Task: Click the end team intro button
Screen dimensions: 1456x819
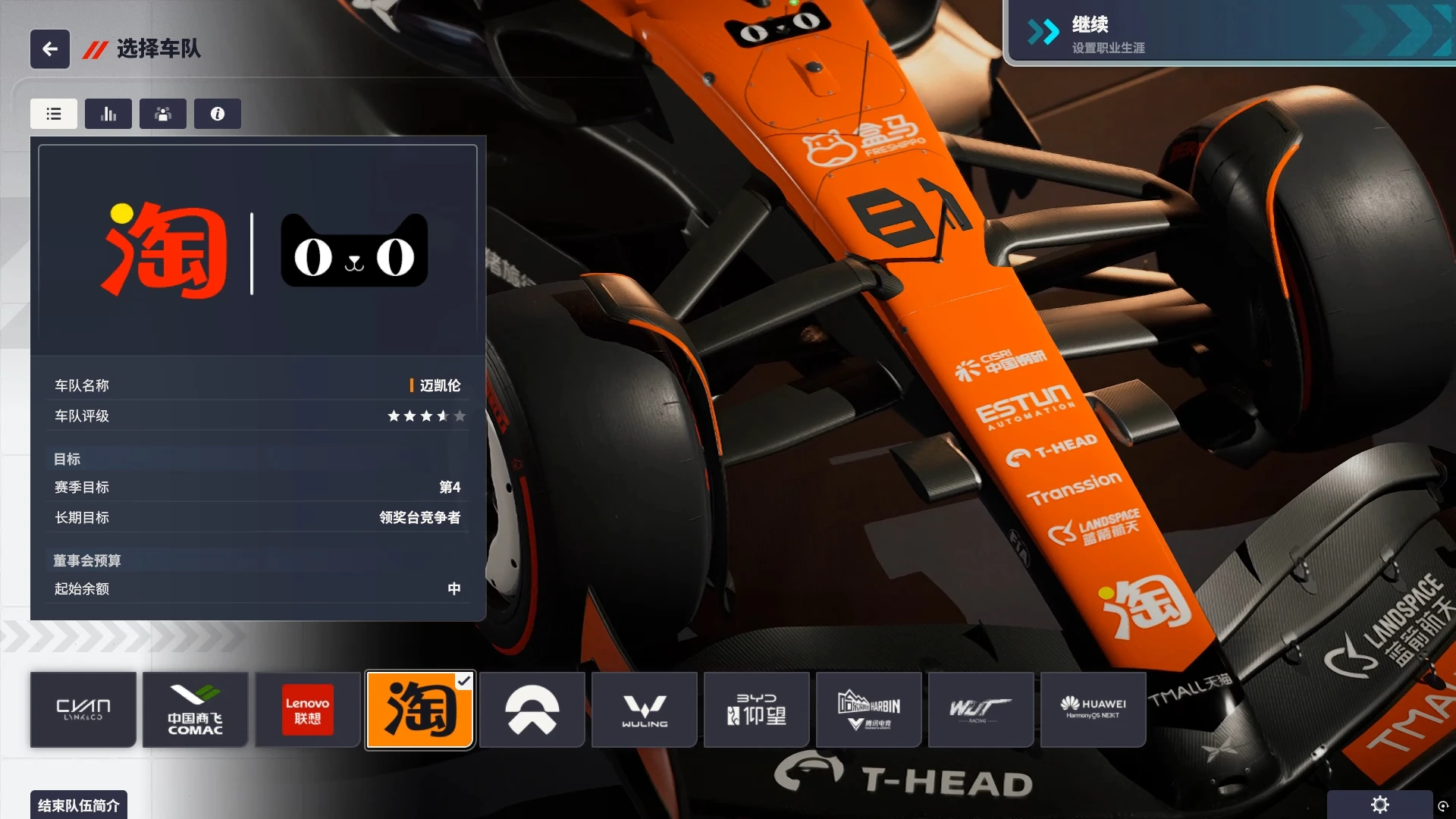Action: coord(79,805)
